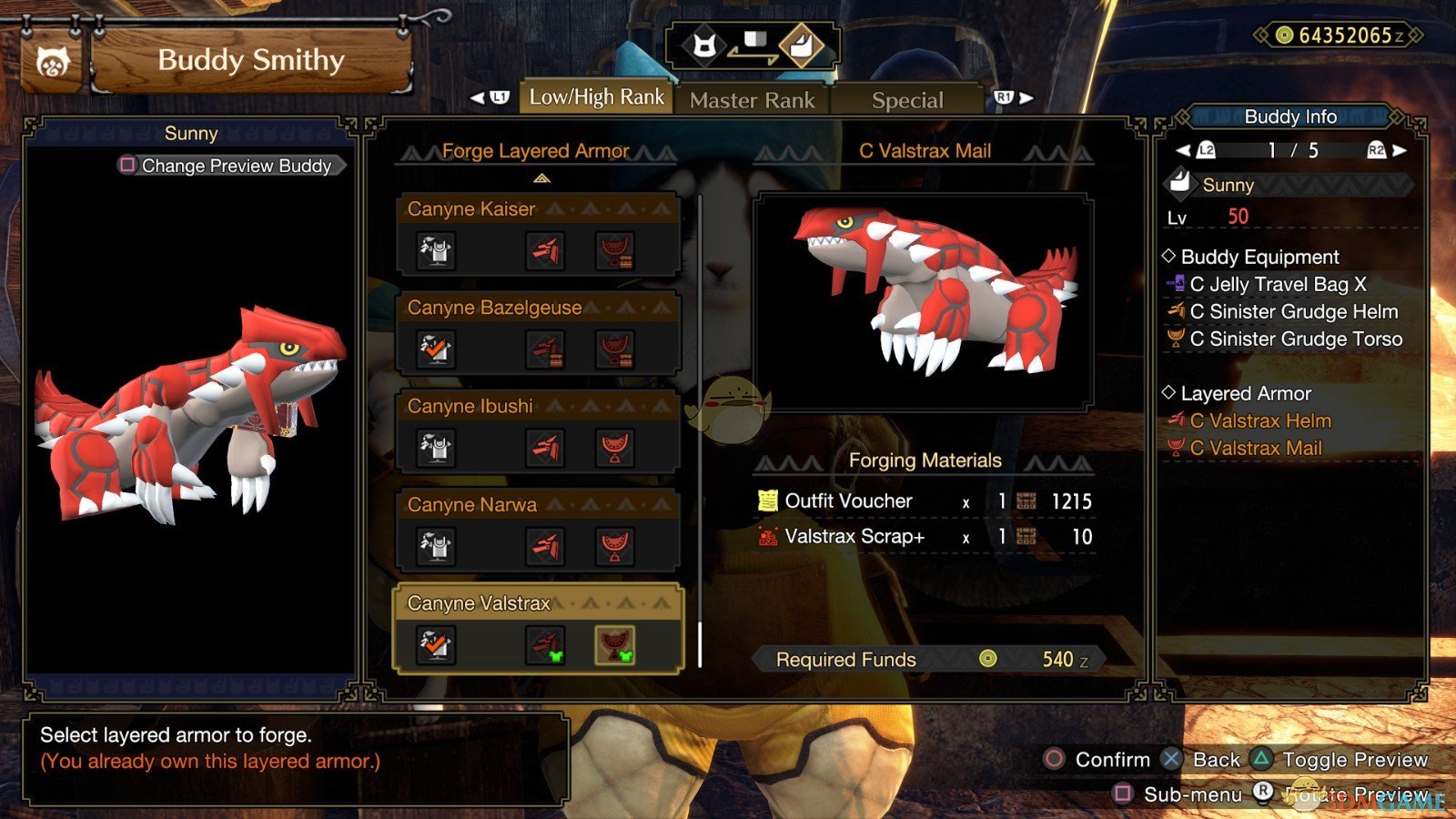Screen dimensions: 1456x819
Task: Click the Valstrax Scrap+ material icon
Action: click(767, 537)
